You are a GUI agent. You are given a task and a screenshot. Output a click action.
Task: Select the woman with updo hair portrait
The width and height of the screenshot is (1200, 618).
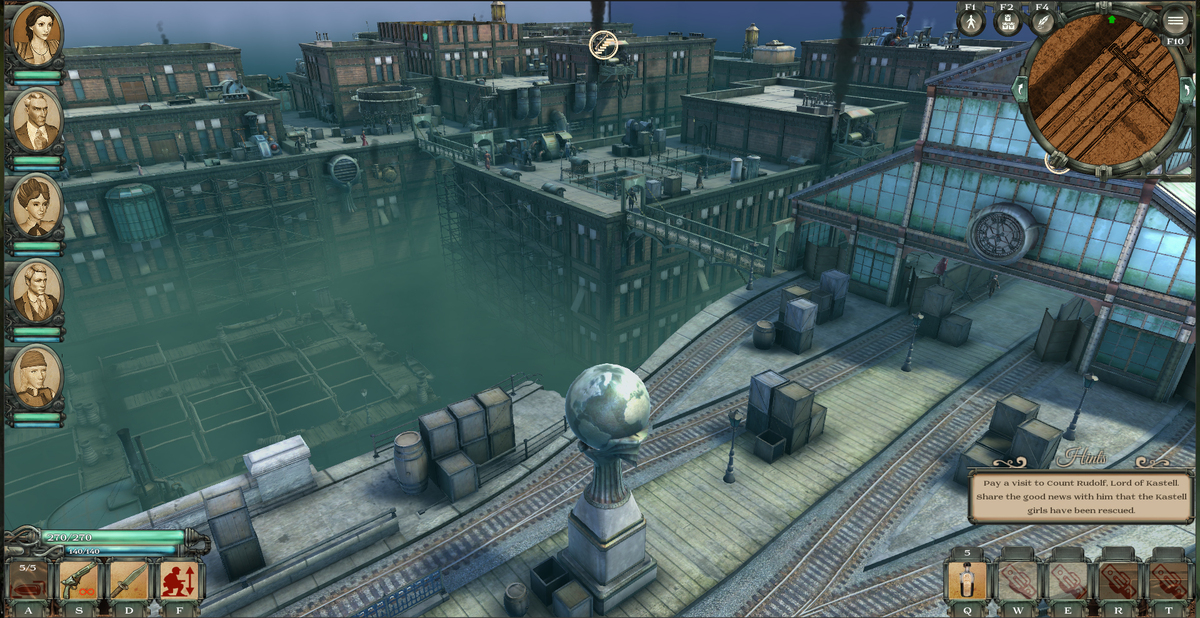[37, 207]
